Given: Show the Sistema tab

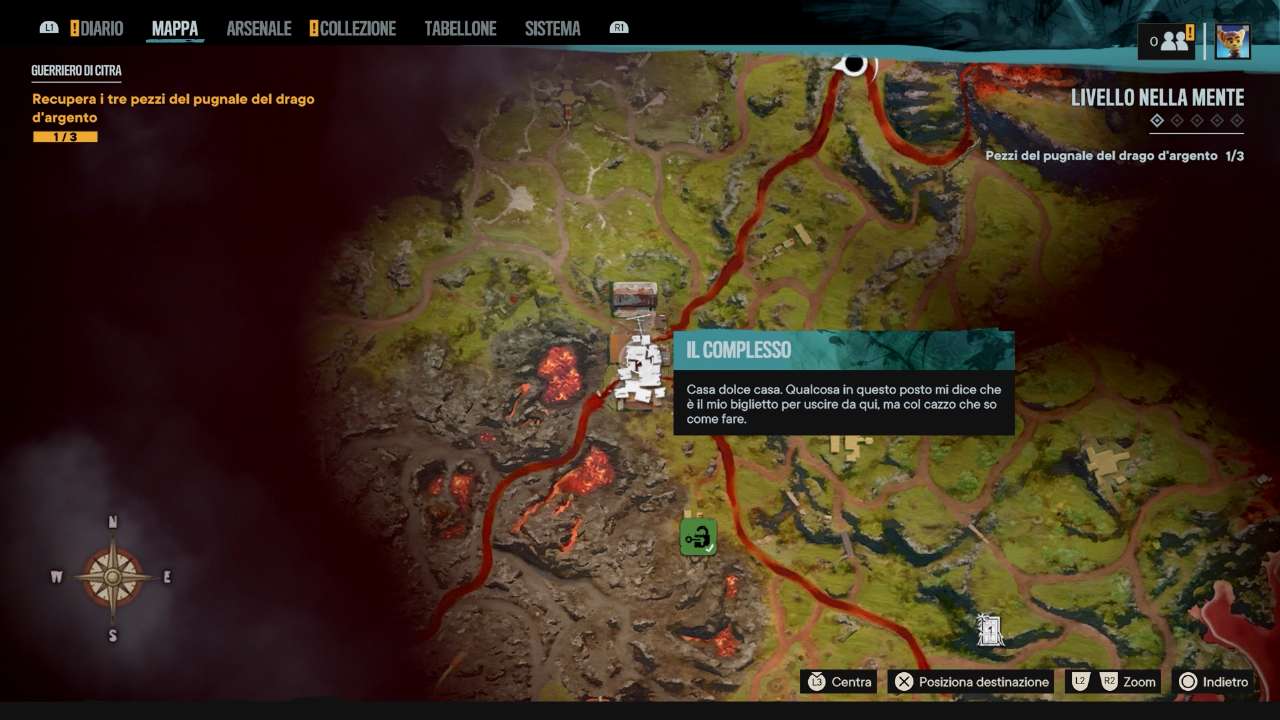Looking at the screenshot, I should click(x=552, y=29).
